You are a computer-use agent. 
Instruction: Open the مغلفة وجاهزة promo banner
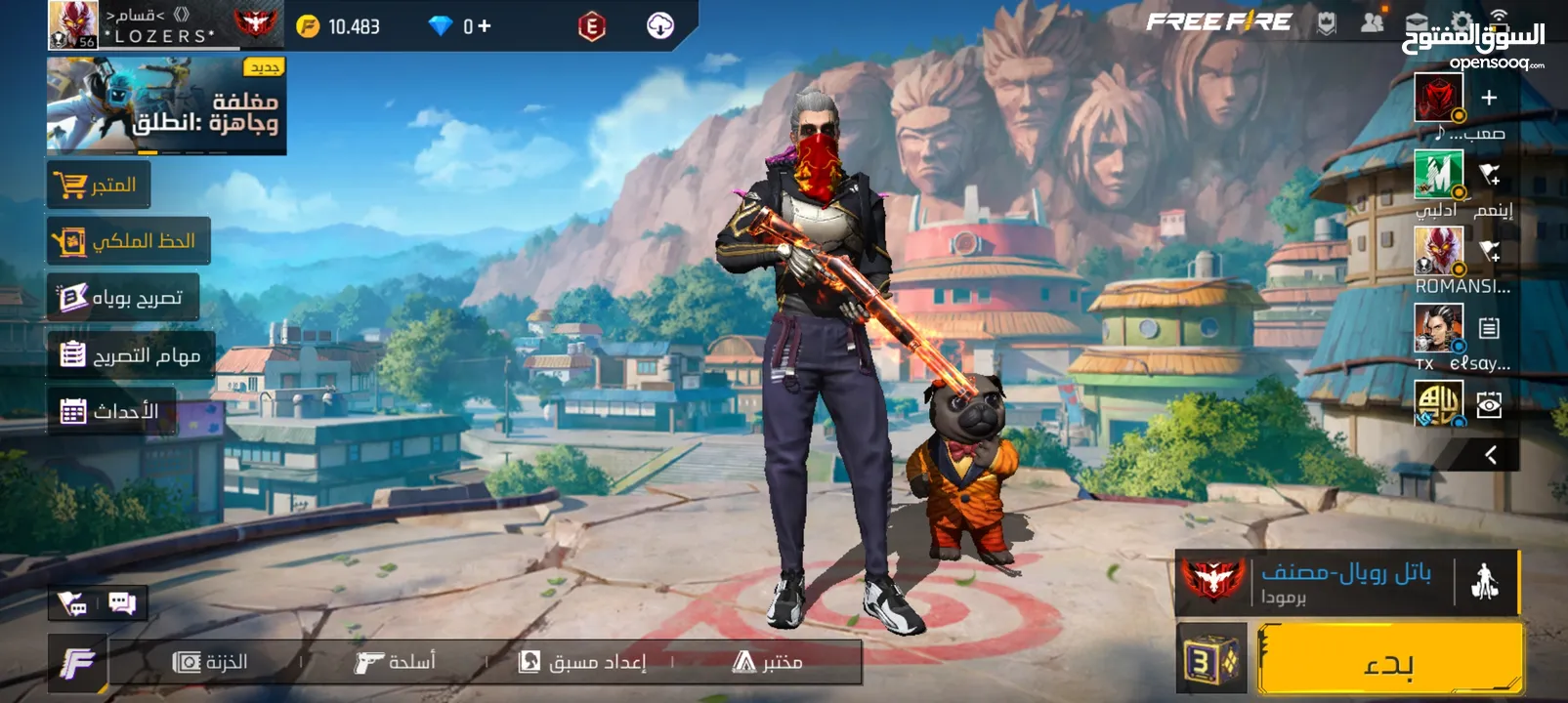(x=166, y=105)
